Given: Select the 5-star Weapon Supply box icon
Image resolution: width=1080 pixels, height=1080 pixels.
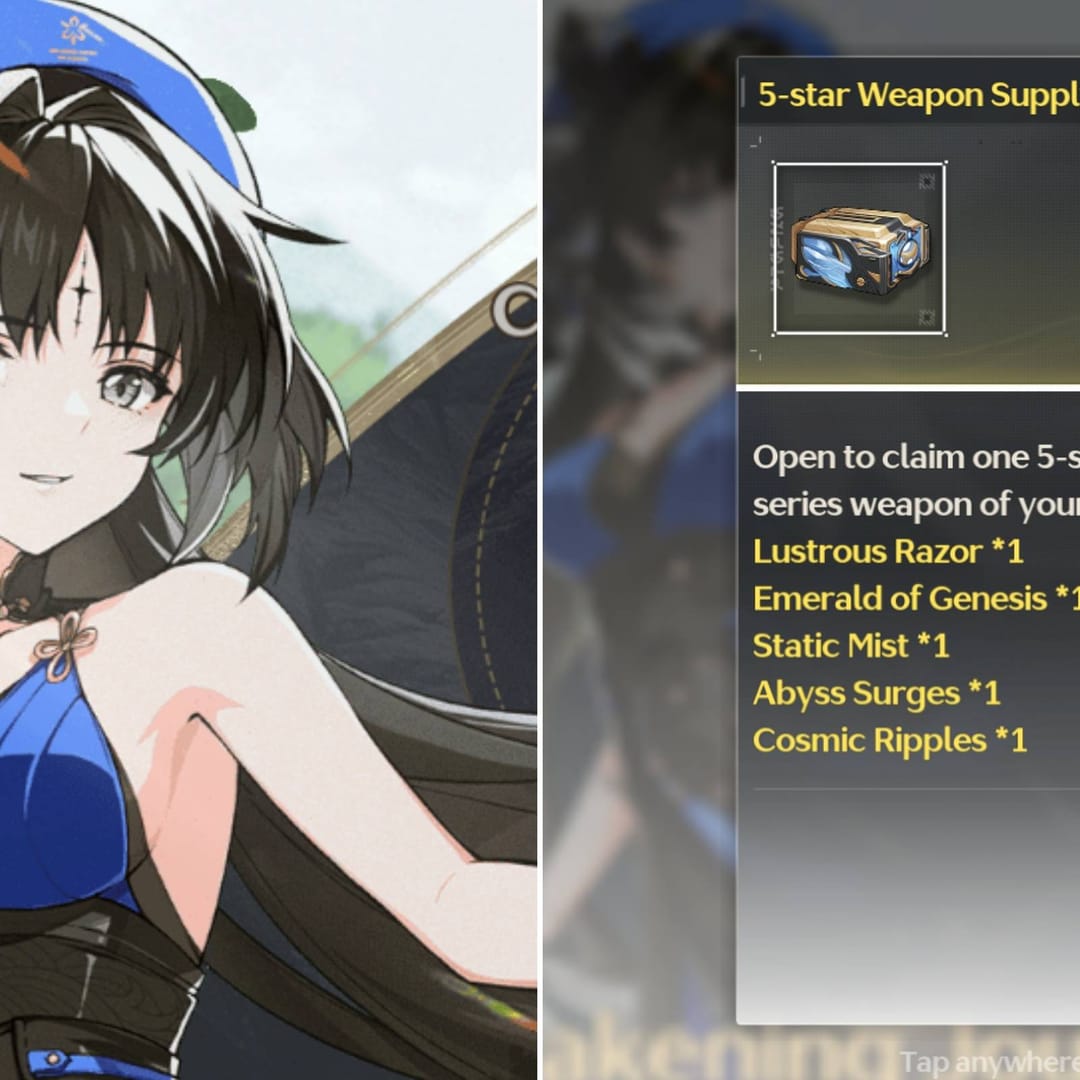Looking at the screenshot, I should click(x=859, y=249).
